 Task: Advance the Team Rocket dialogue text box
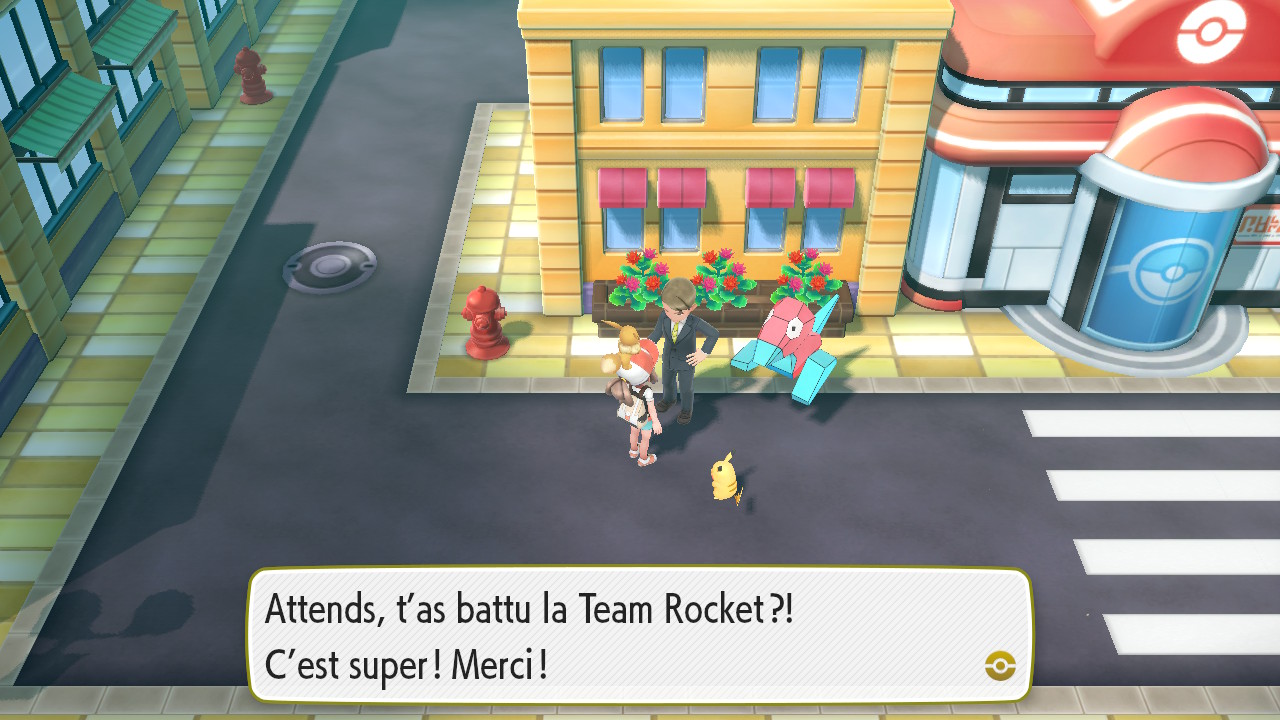[638, 635]
